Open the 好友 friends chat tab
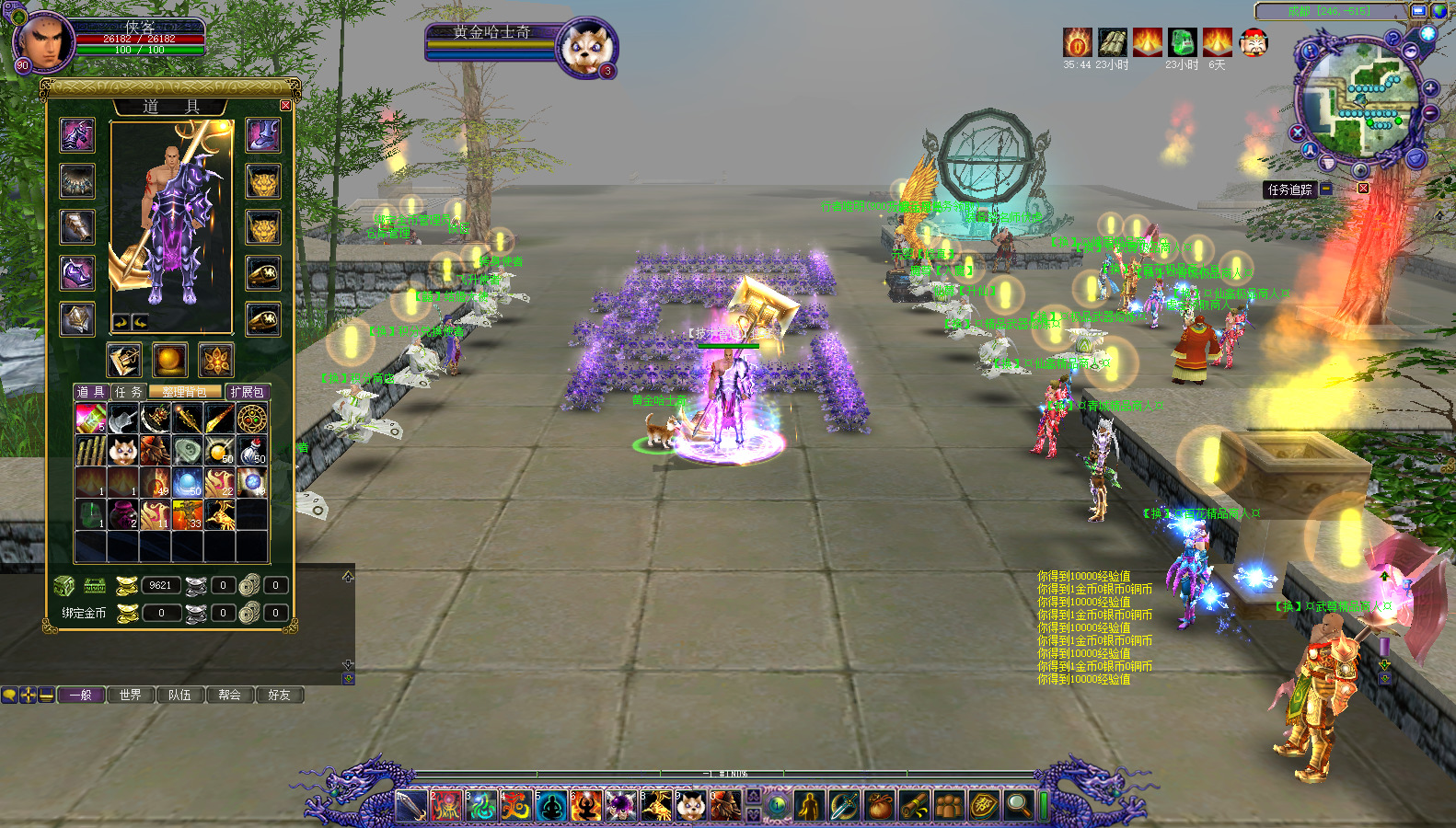This screenshot has height=828, width=1456. (279, 695)
